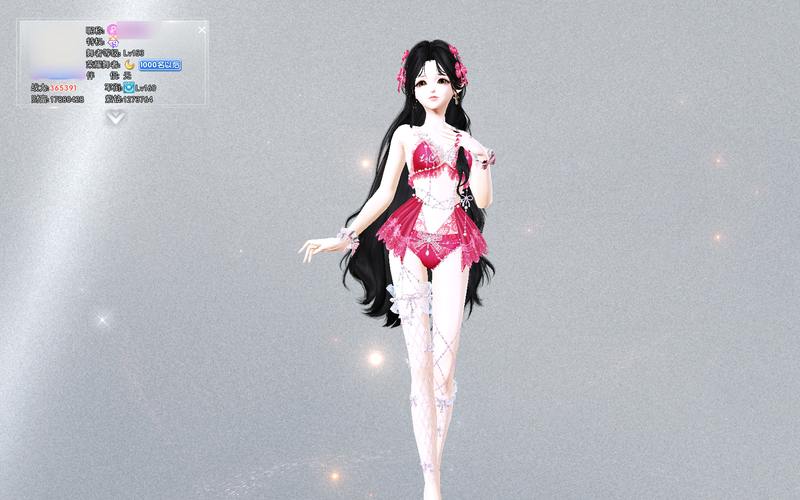Screen dimensions: 800x500
Task: Click the blue 1000名以后 ranking badge
Action: [160, 65]
